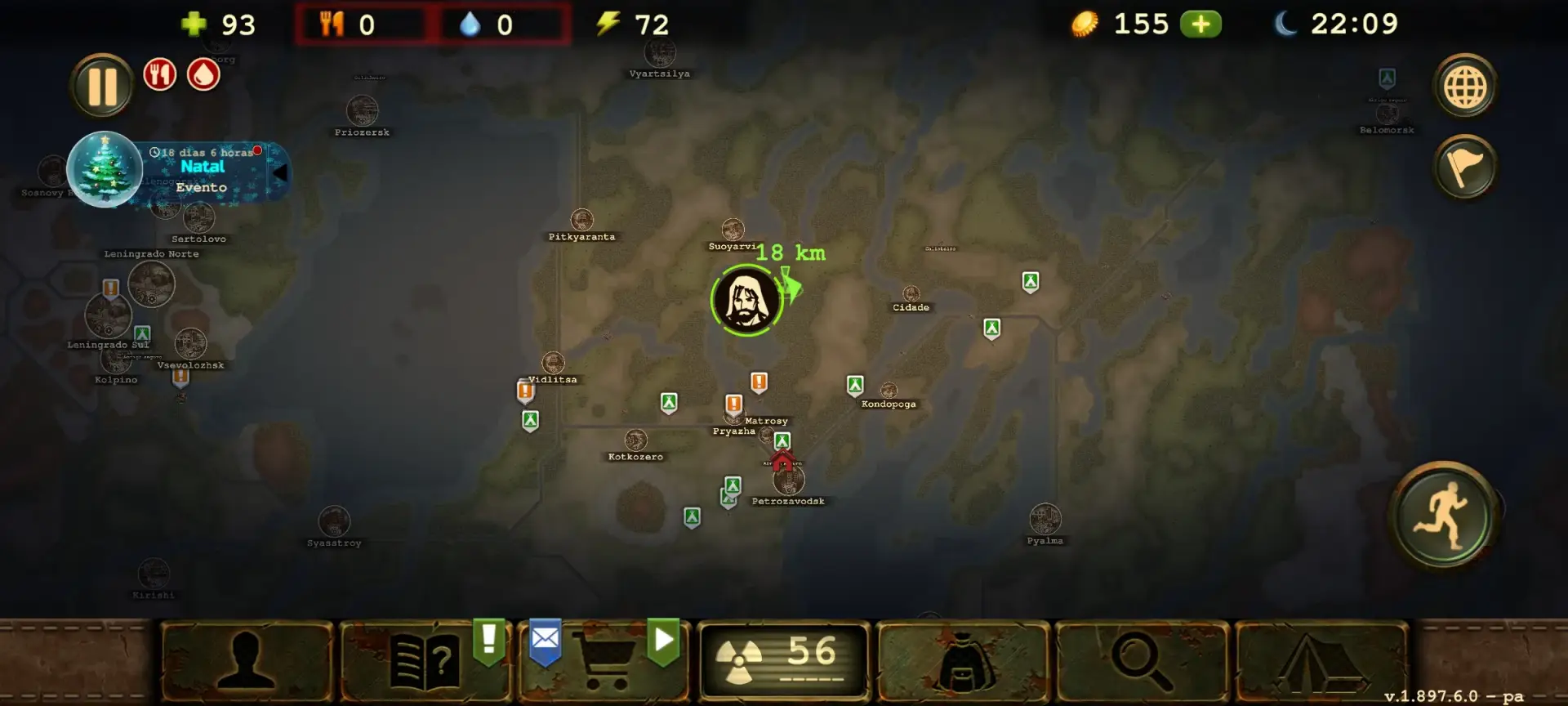Set up camp with the tent button
1568x706 pixels.
coord(1321,662)
